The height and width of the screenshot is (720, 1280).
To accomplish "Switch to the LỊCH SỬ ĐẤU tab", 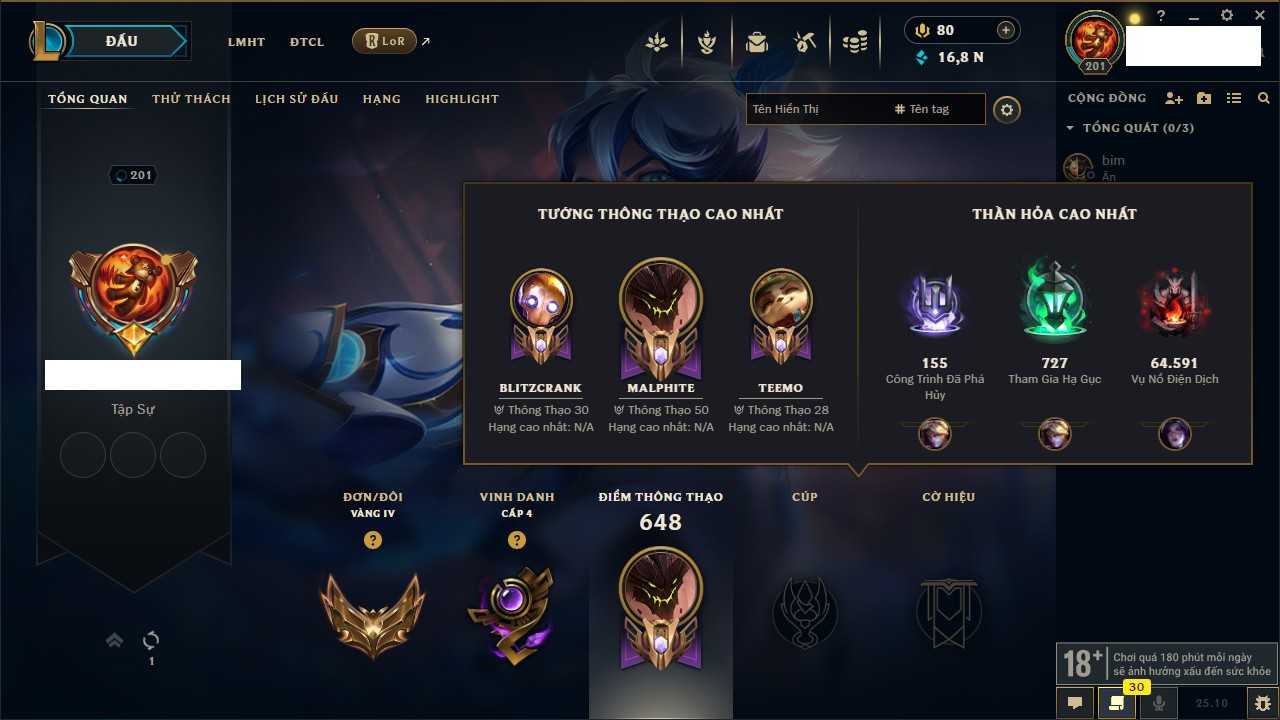I will (296, 99).
